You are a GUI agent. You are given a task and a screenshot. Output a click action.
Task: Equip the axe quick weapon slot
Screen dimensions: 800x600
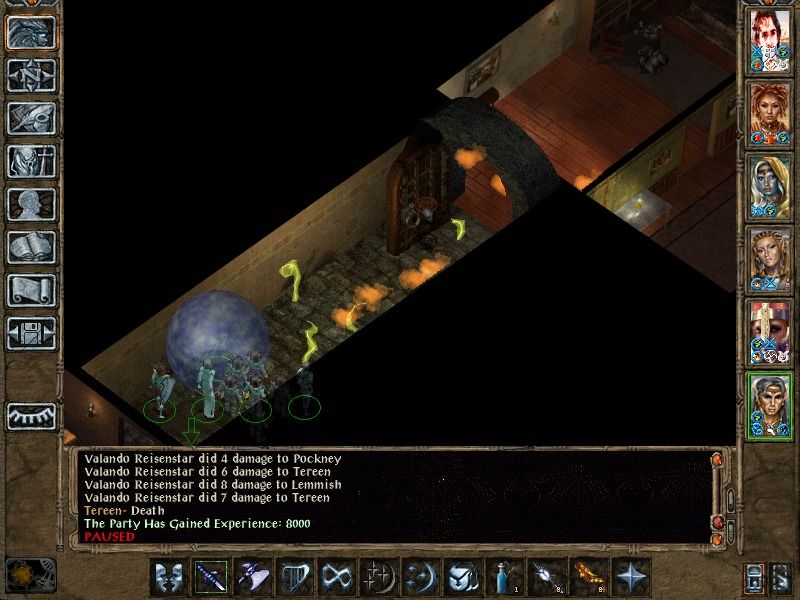click(253, 578)
